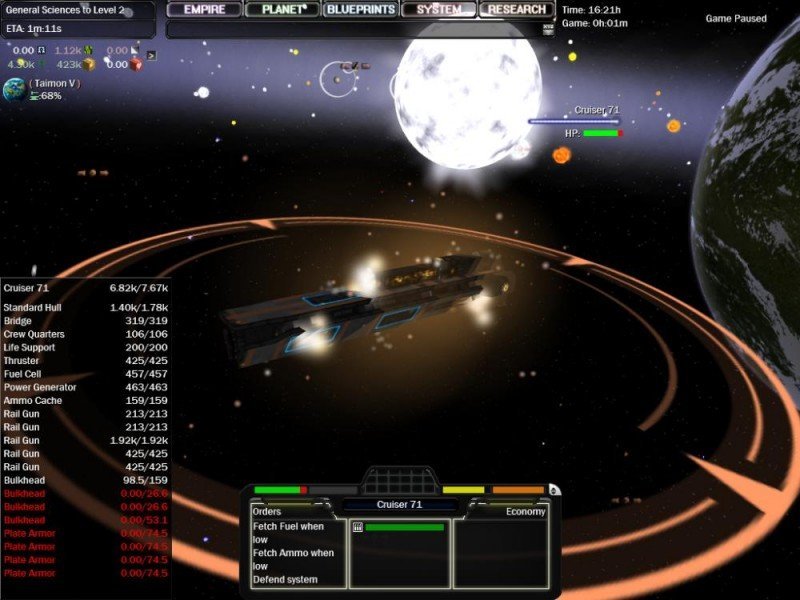Viewport: 800px width, 600px height.
Task: Expand the resource bar arrow
Action: 151,56
